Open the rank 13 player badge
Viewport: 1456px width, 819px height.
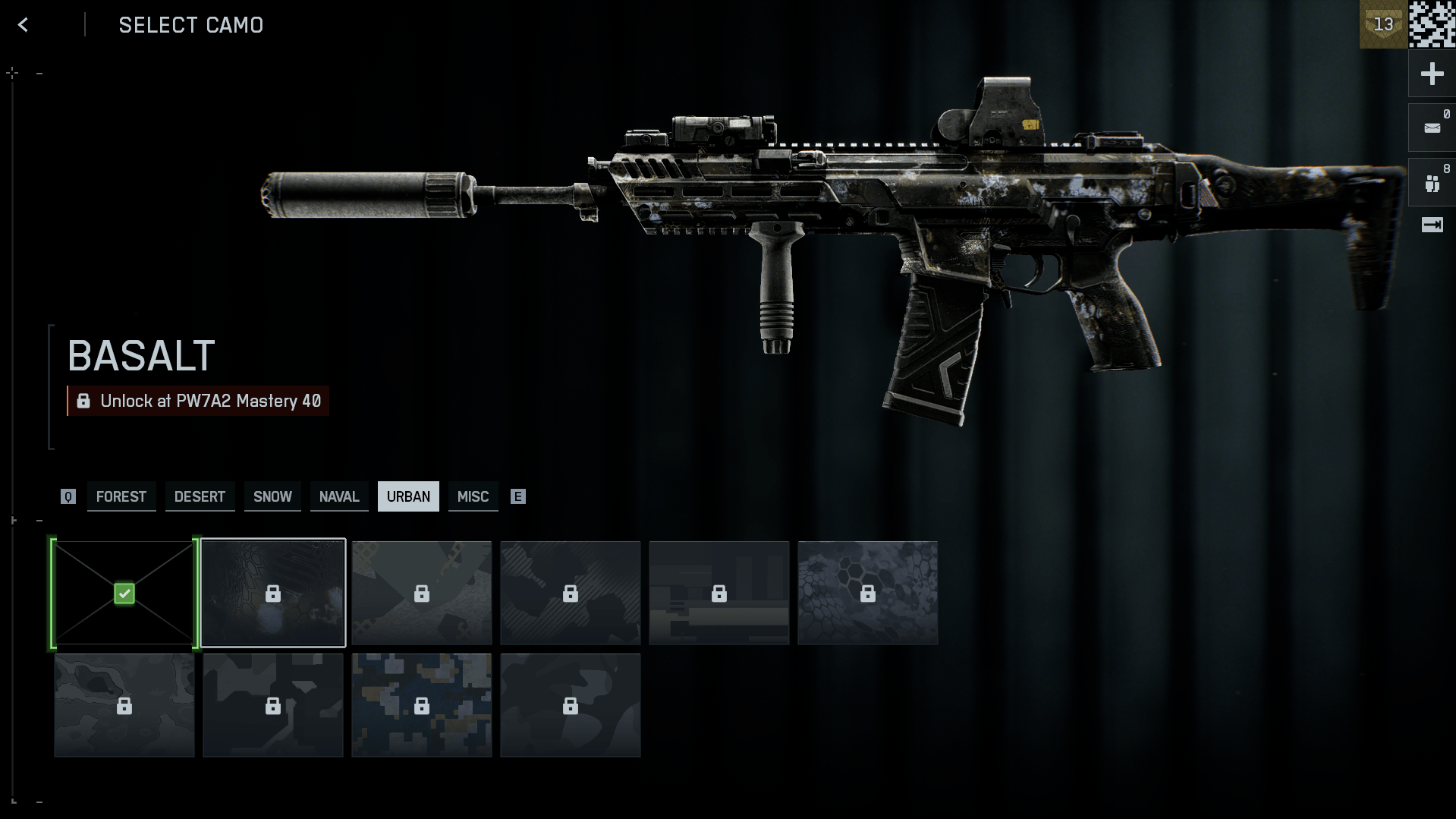(1383, 24)
